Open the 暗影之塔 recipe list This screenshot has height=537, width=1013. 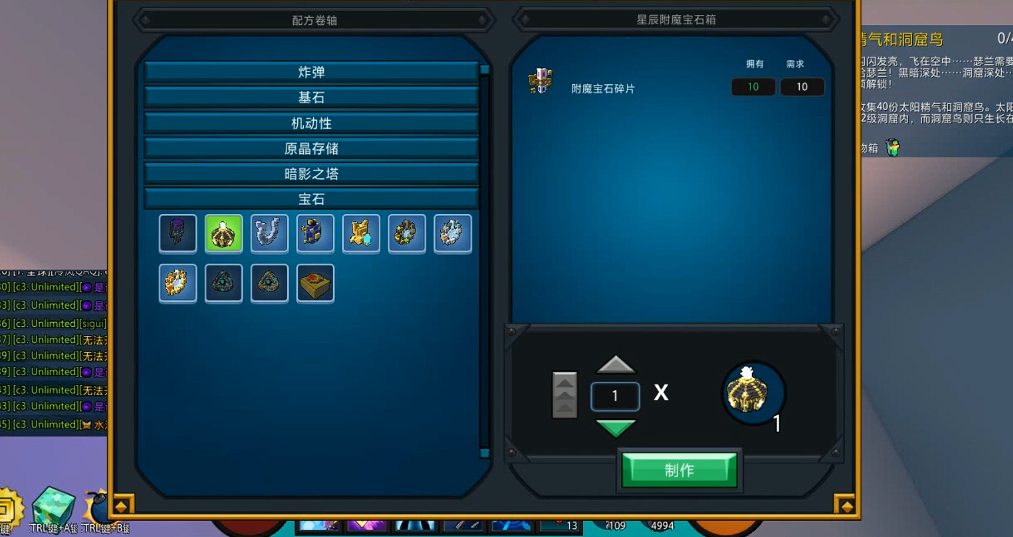[x=311, y=174]
